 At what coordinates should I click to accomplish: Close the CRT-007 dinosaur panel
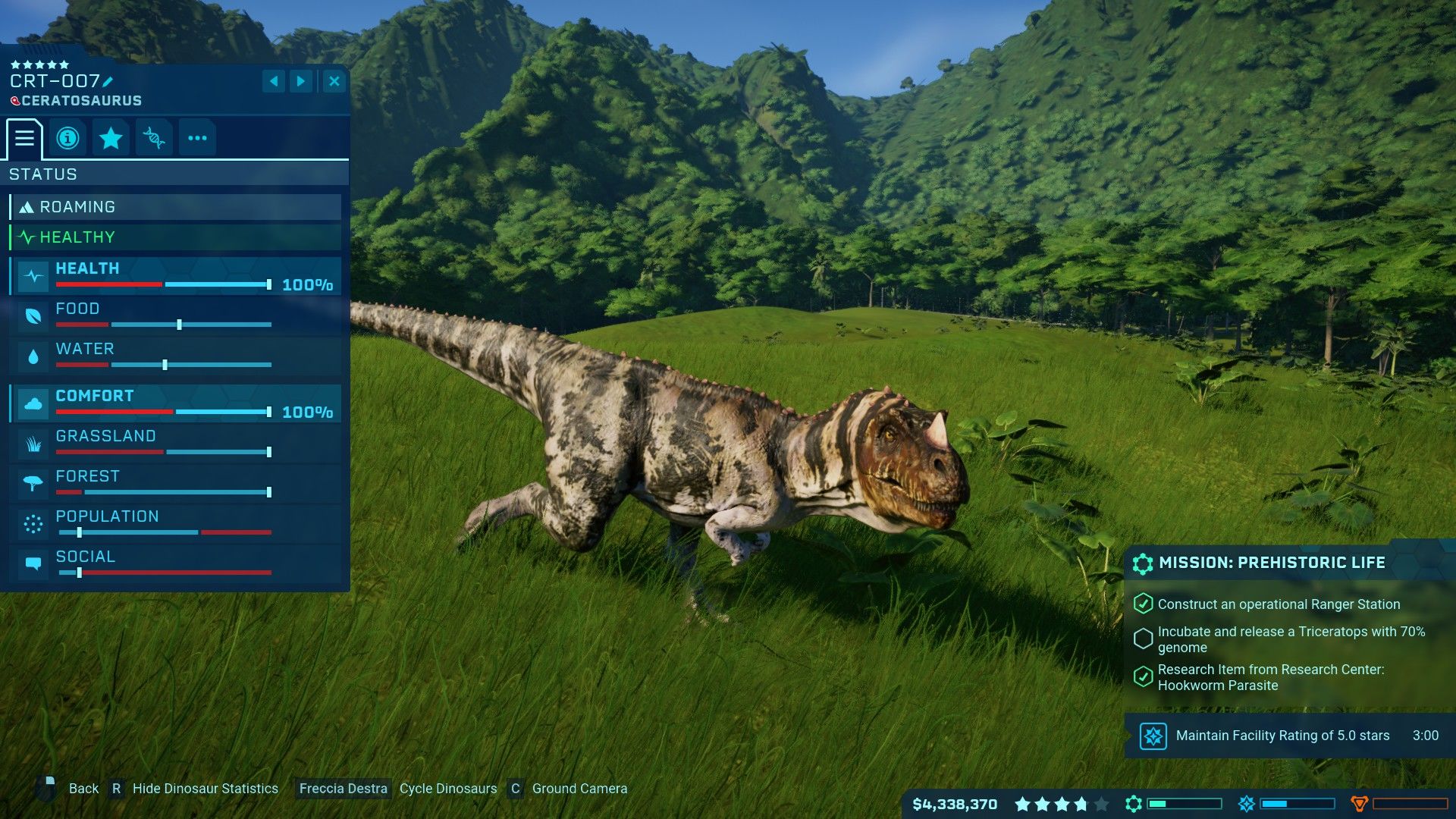click(334, 81)
